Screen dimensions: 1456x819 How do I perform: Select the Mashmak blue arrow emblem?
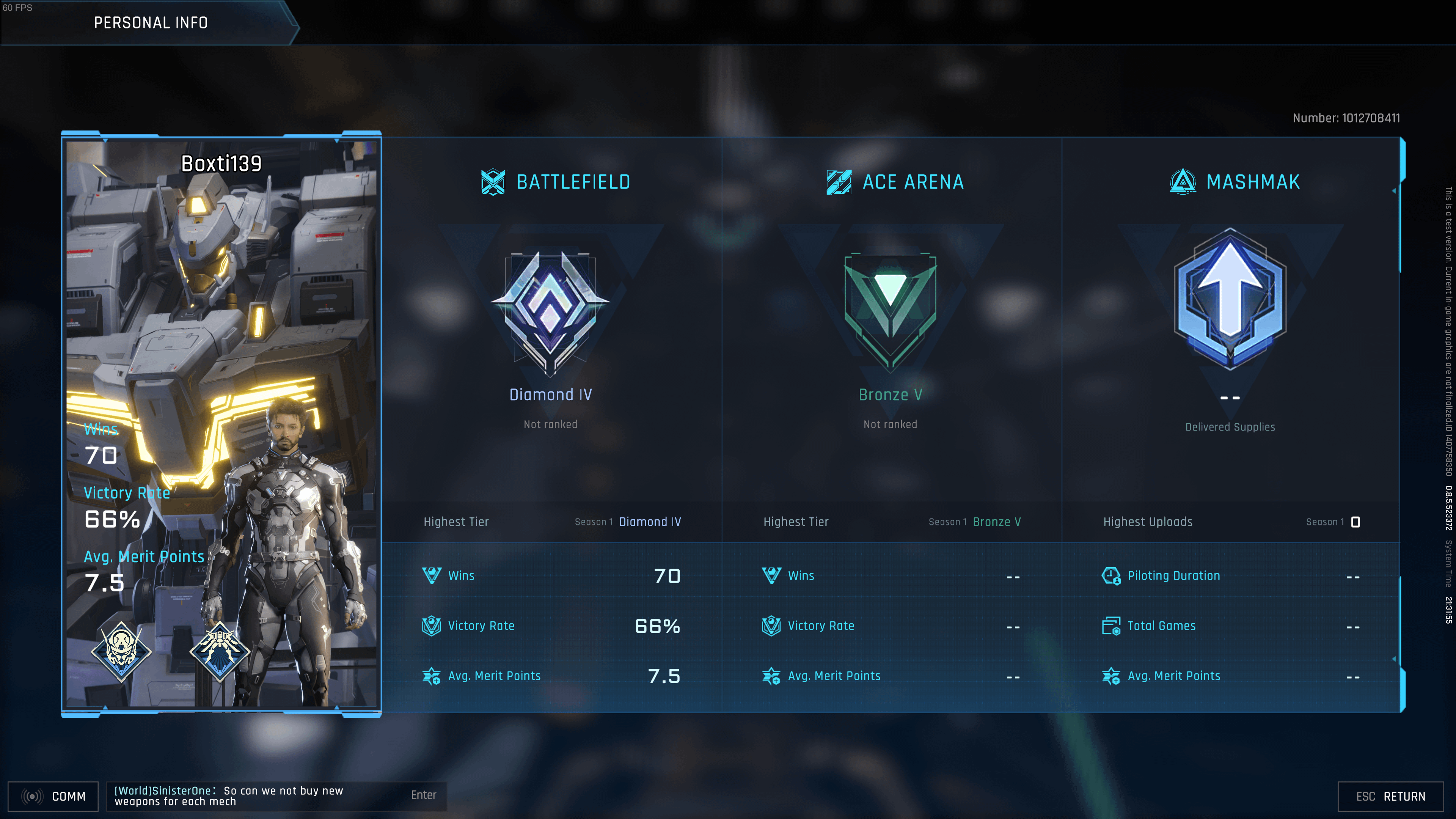pos(1230,300)
